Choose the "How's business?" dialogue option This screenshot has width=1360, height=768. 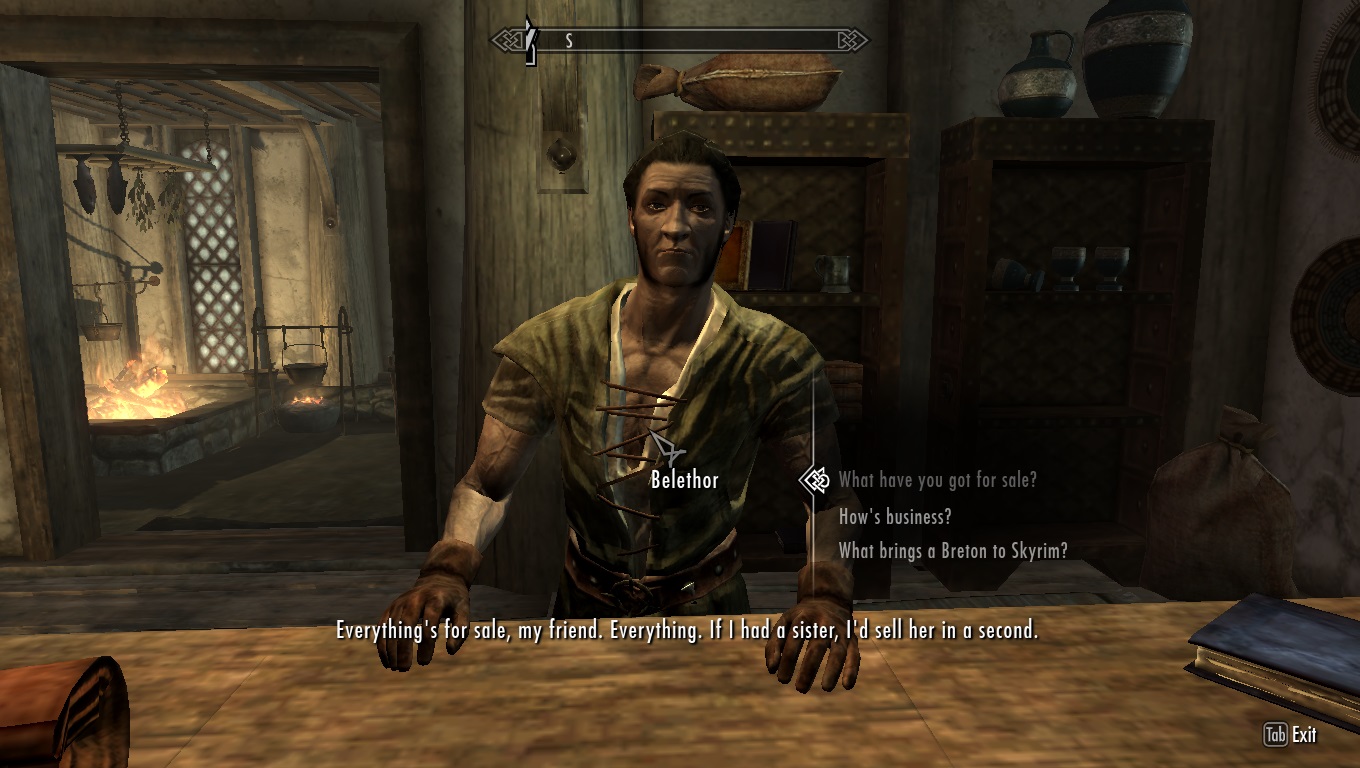pos(894,516)
